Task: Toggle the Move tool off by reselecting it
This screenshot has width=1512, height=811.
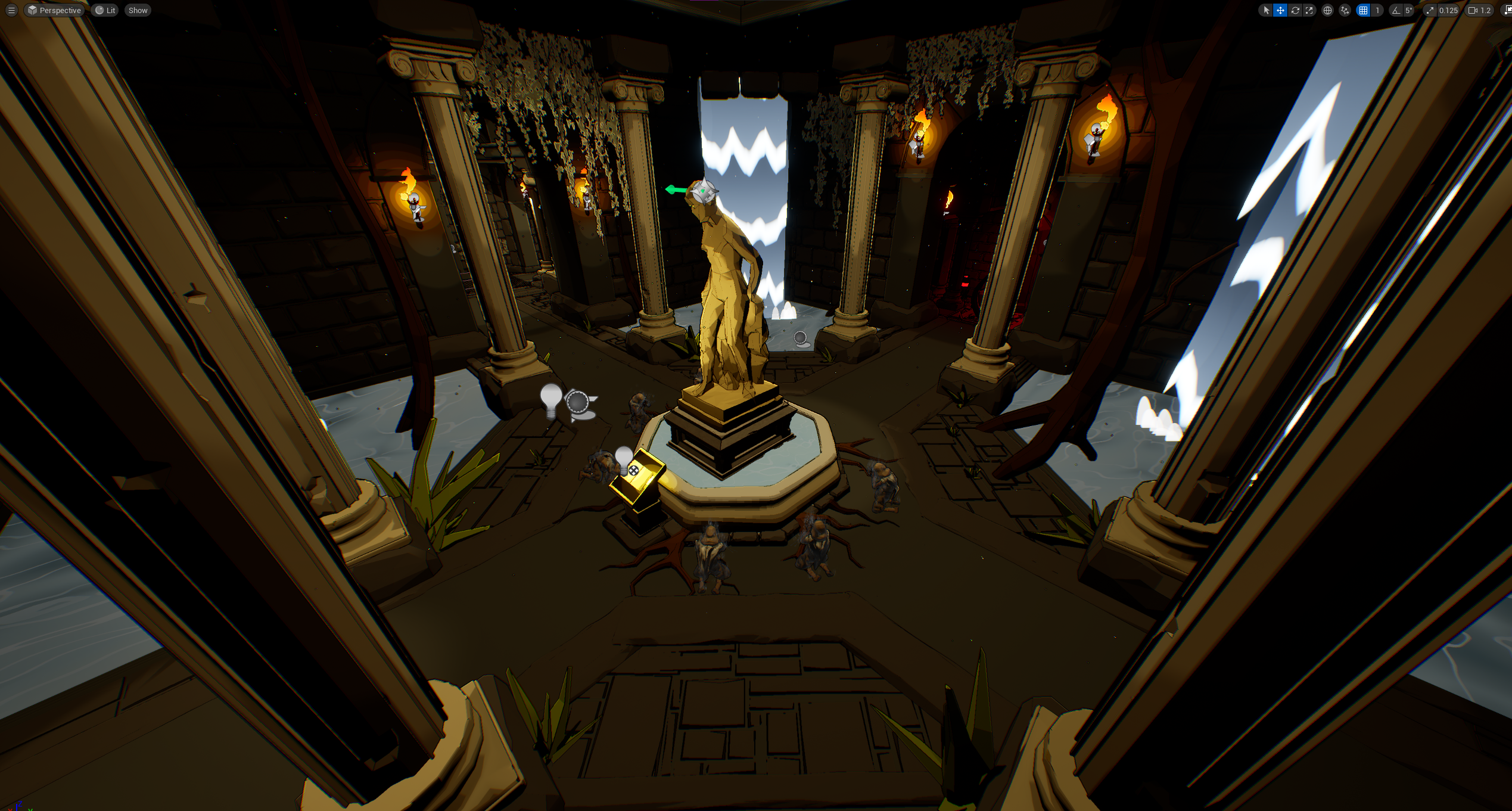Action: 1280,10
